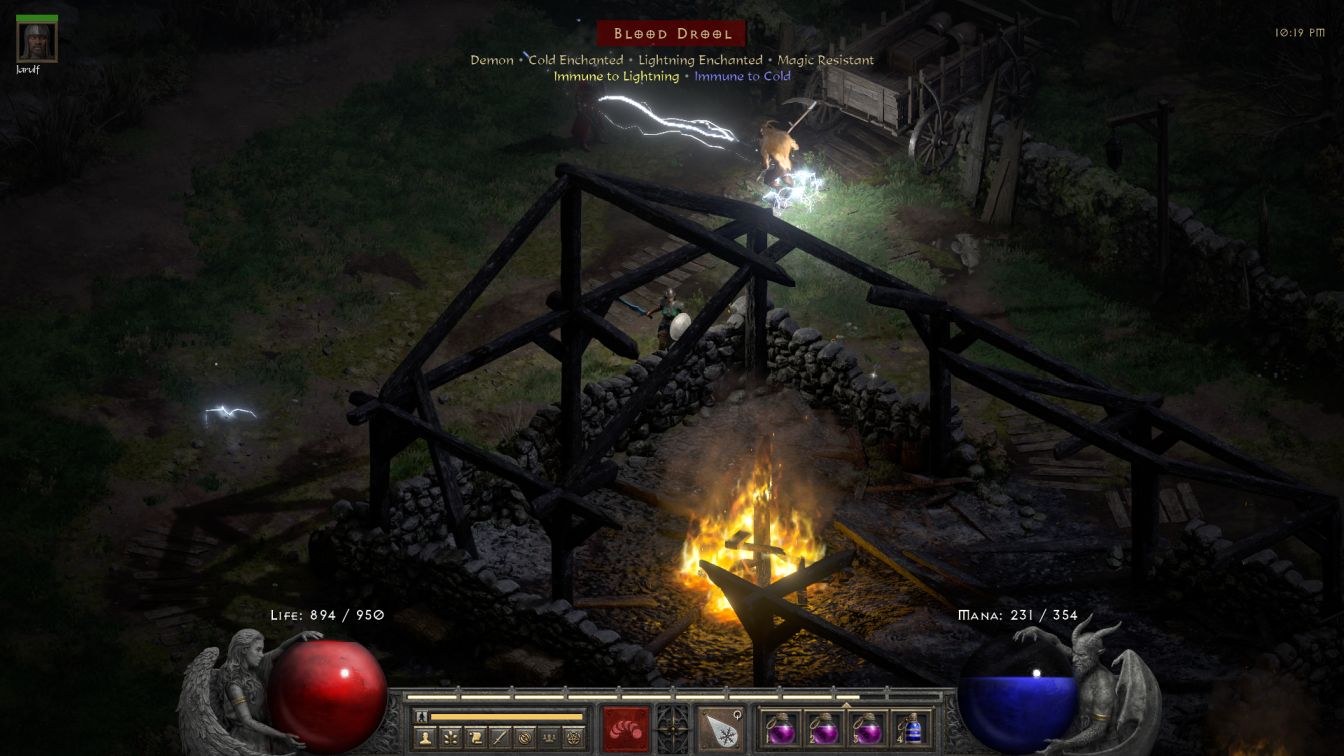Click the sword icon in the mini panel

(x=500, y=738)
